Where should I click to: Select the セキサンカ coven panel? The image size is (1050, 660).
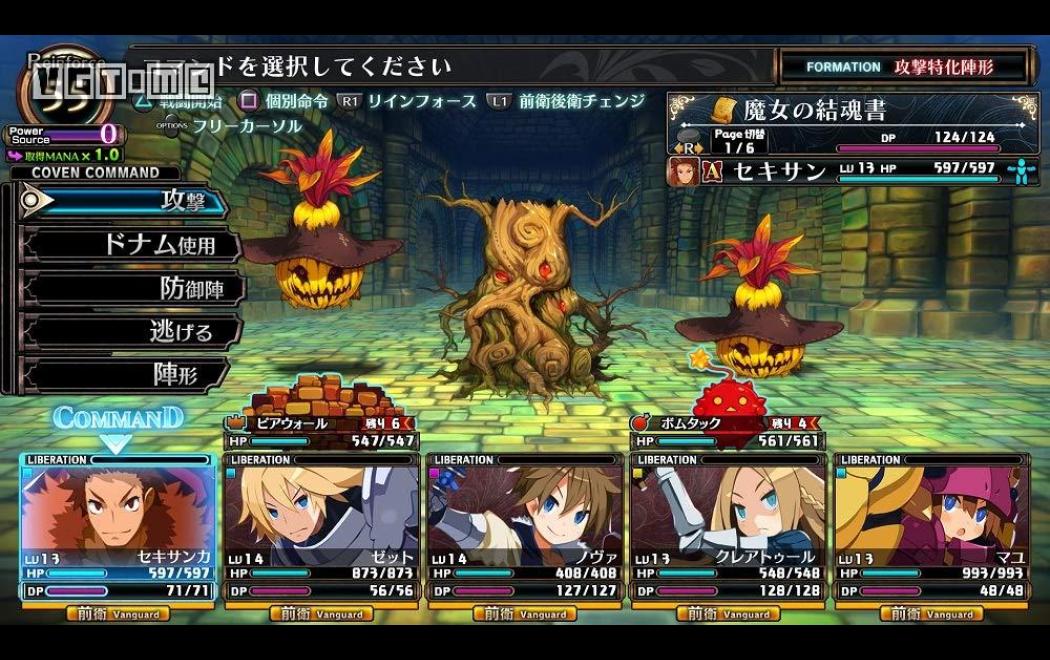coord(117,526)
